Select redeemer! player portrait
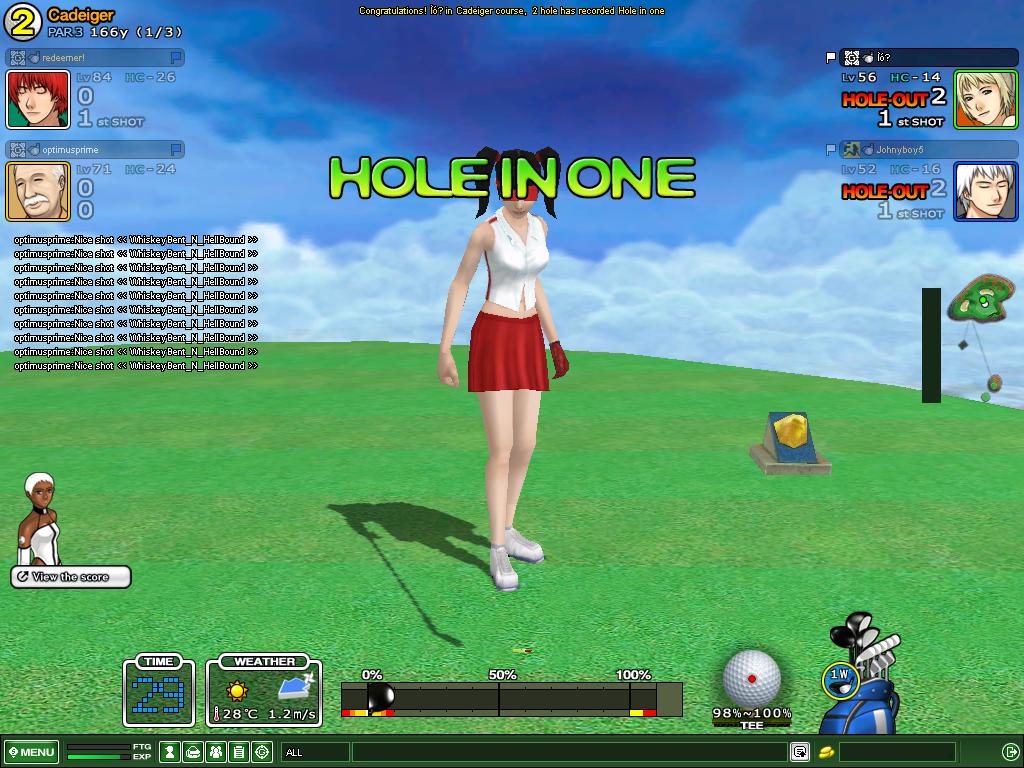Screen dimensions: 1024x768 pos(38,100)
